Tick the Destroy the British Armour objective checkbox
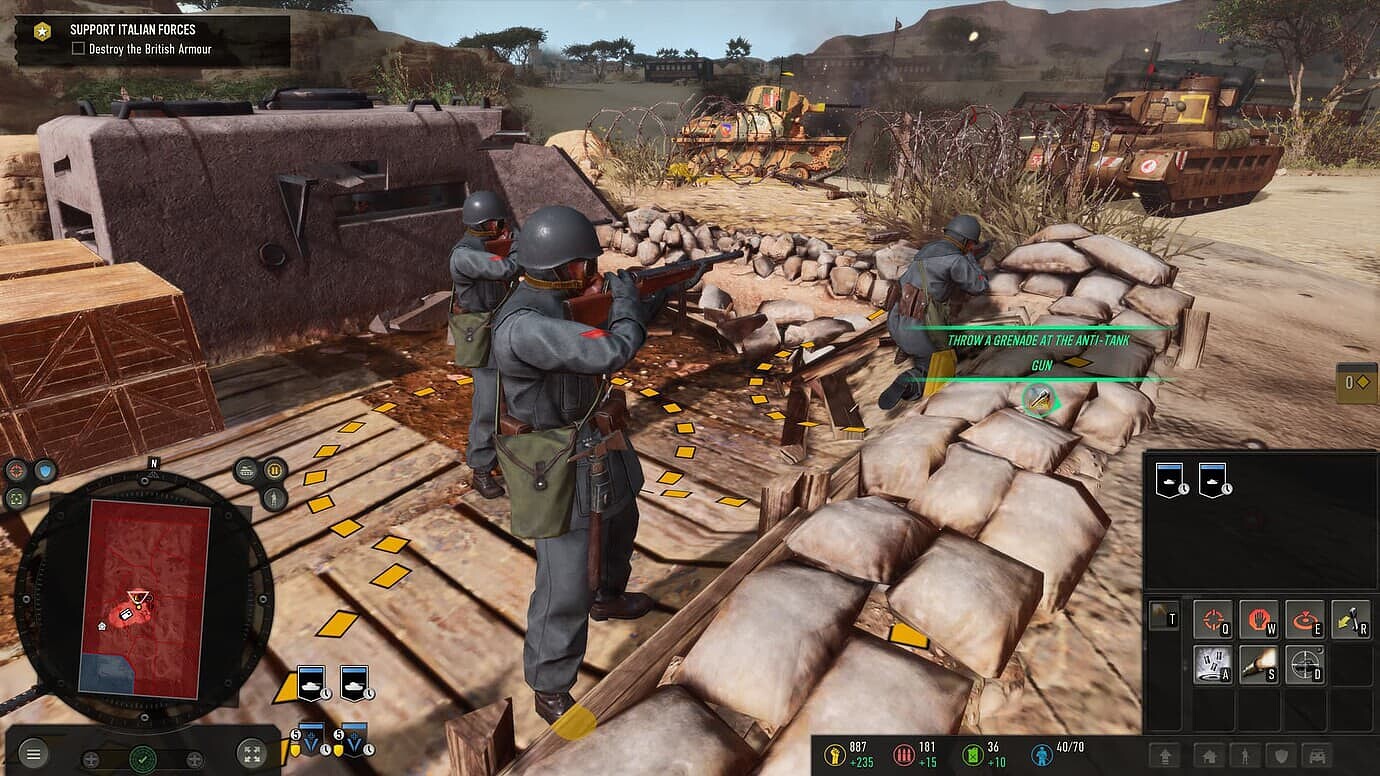Image resolution: width=1380 pixels, height=776 pixels. (78, 49)
